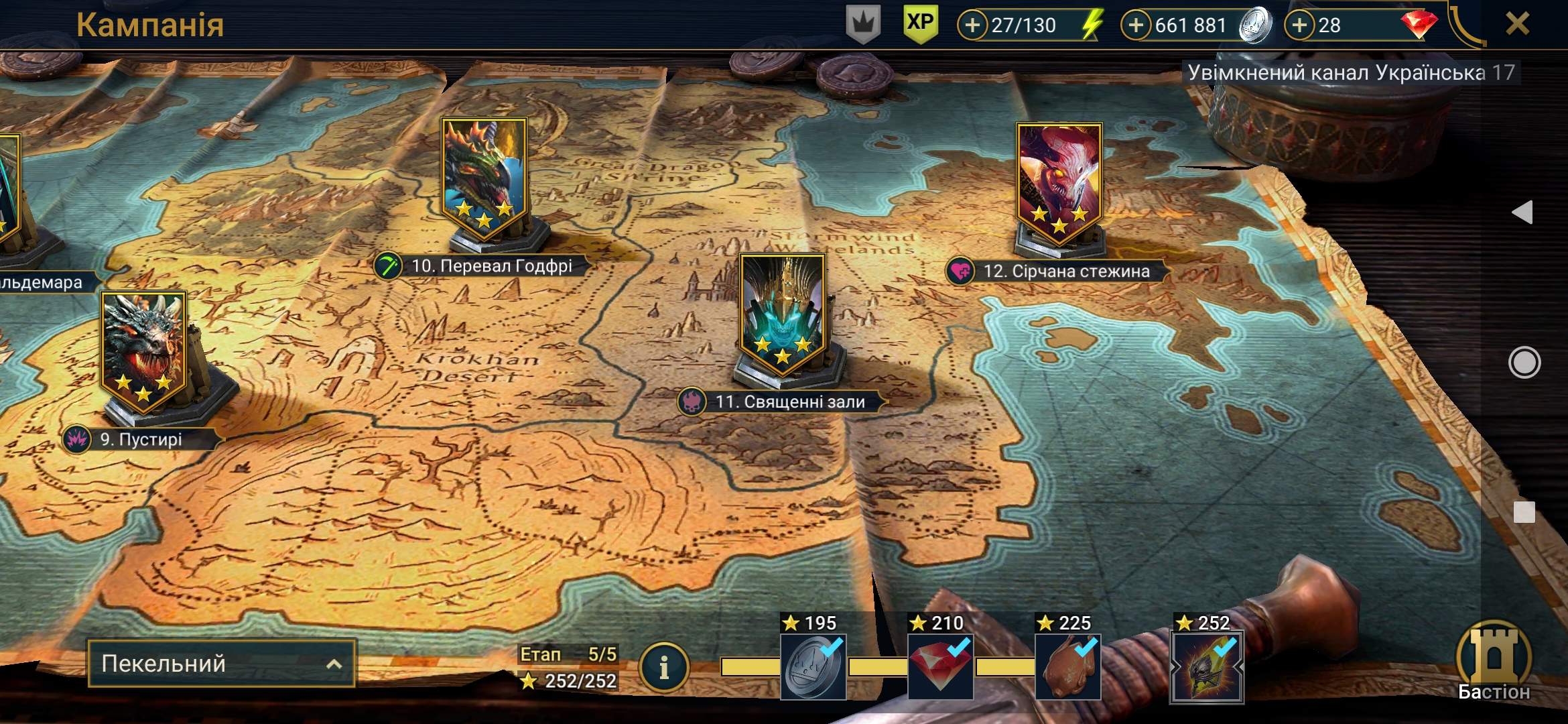Image resolution: width=1568 pixels, height=724 pixels.
Task: Open the grey crown shield icon
Action: pyautogui.click(x=863, y=25)
